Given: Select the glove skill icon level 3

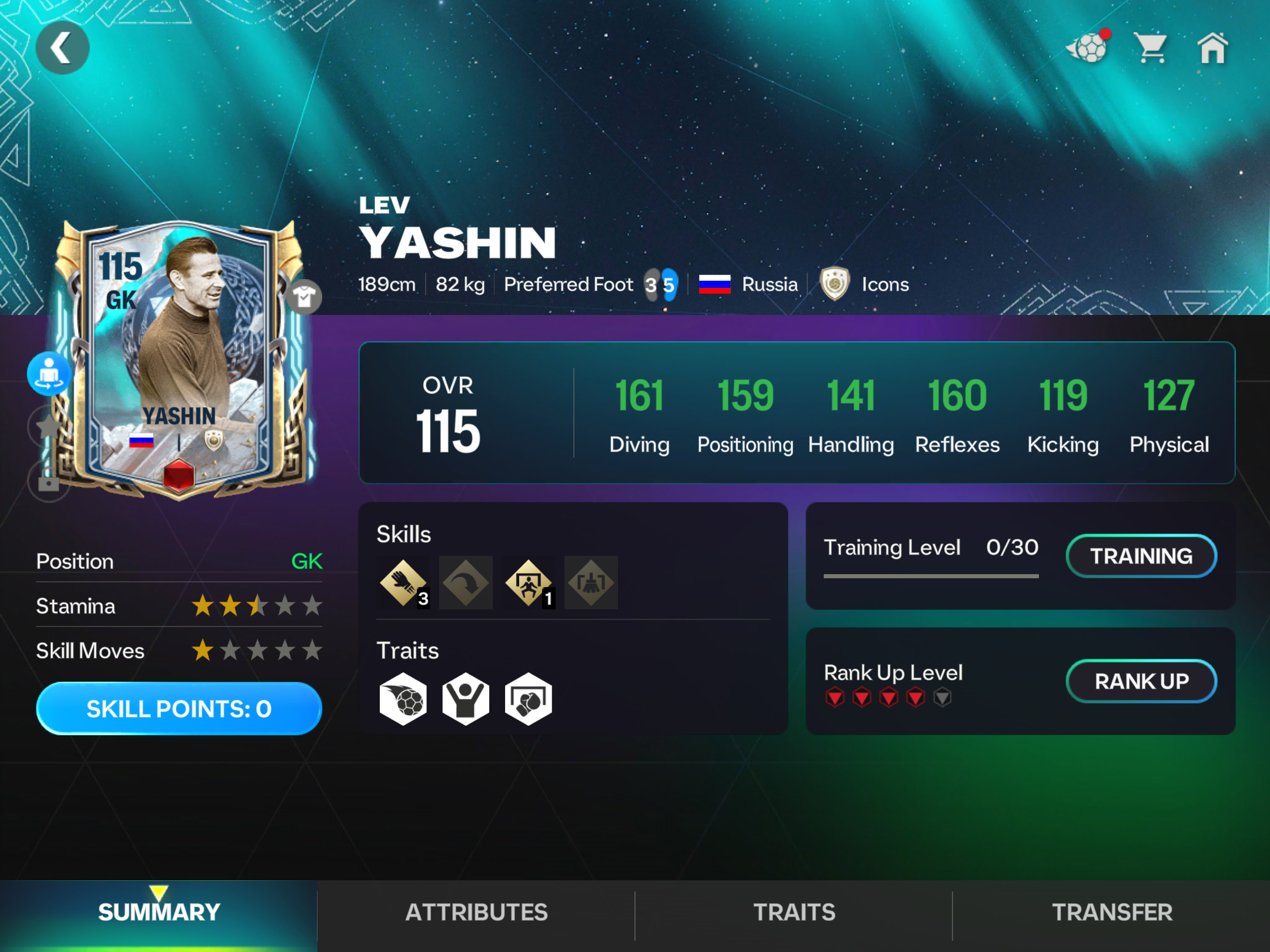Looking at the screenshot, I should click(403, 583).
